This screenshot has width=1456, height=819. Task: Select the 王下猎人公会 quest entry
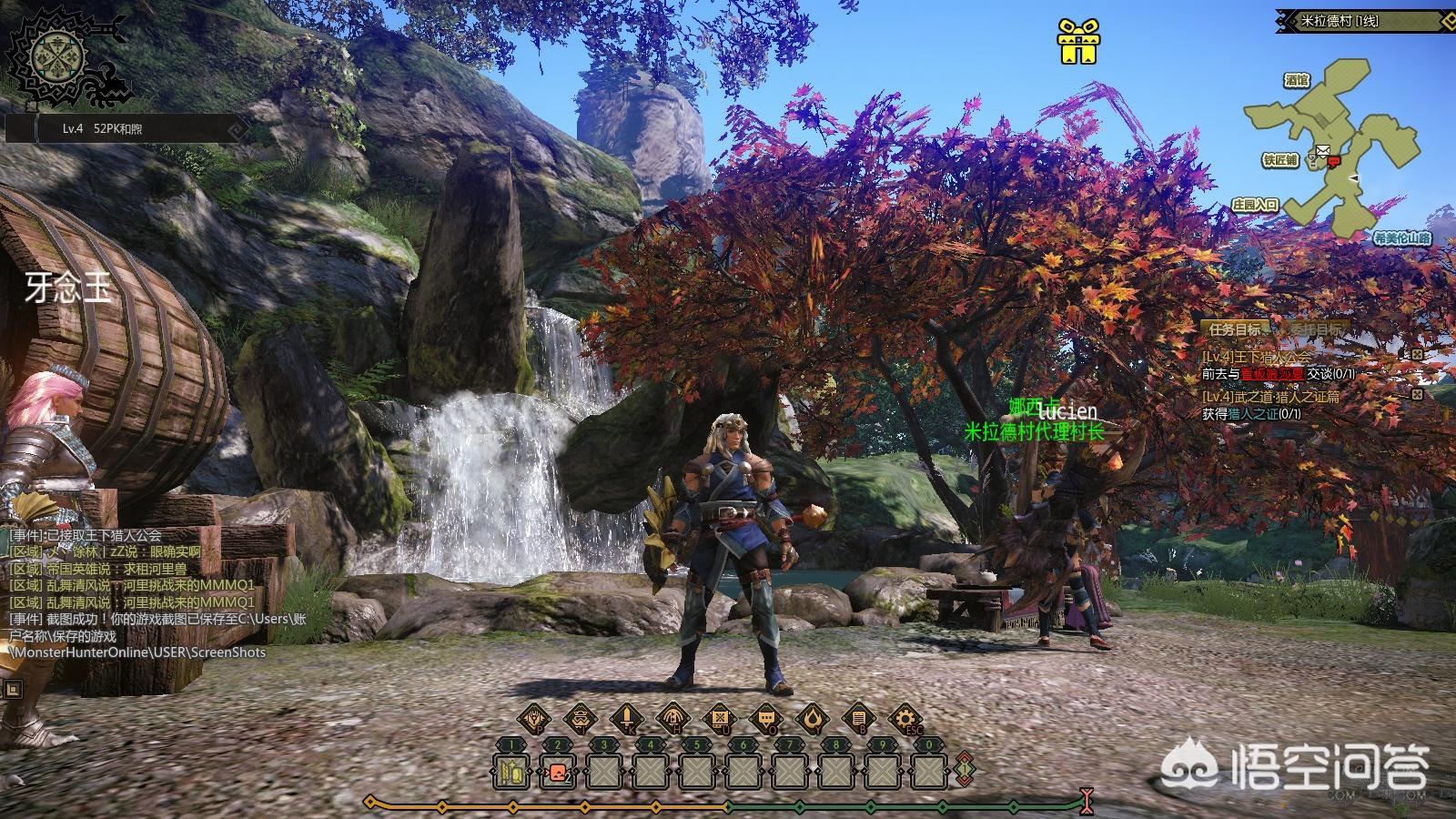coord(1258,358)
